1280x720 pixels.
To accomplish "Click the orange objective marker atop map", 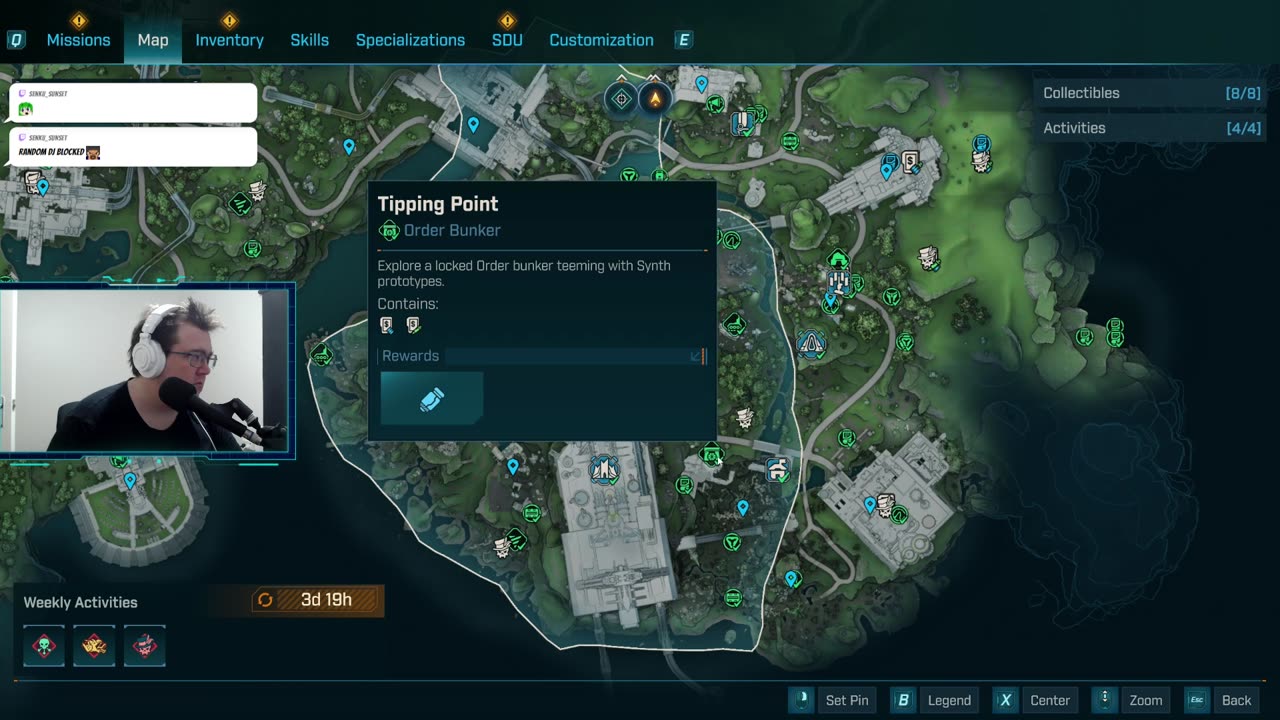I will [x=654, y=99].
